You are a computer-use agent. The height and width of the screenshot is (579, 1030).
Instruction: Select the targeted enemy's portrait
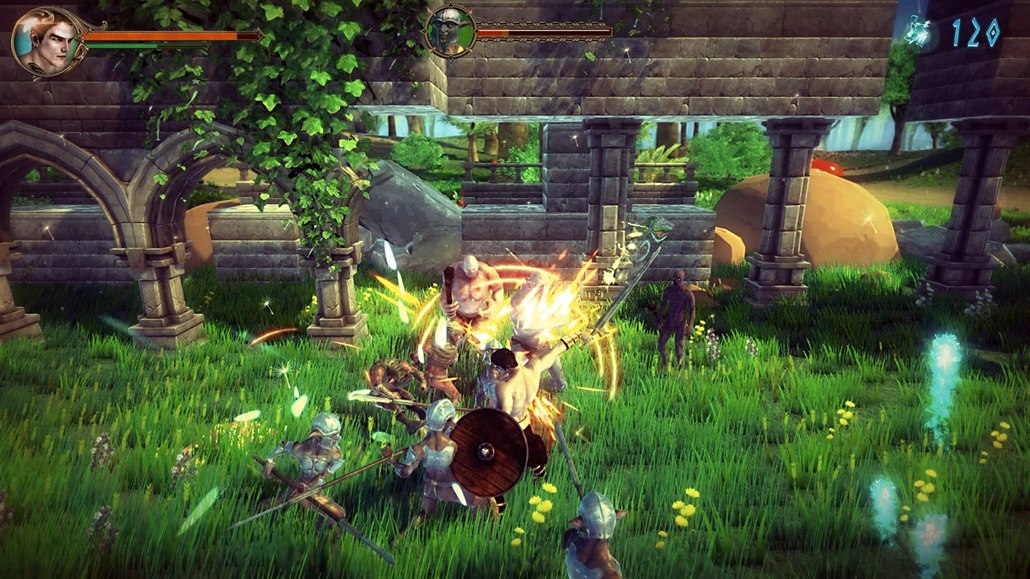[449, 32]
